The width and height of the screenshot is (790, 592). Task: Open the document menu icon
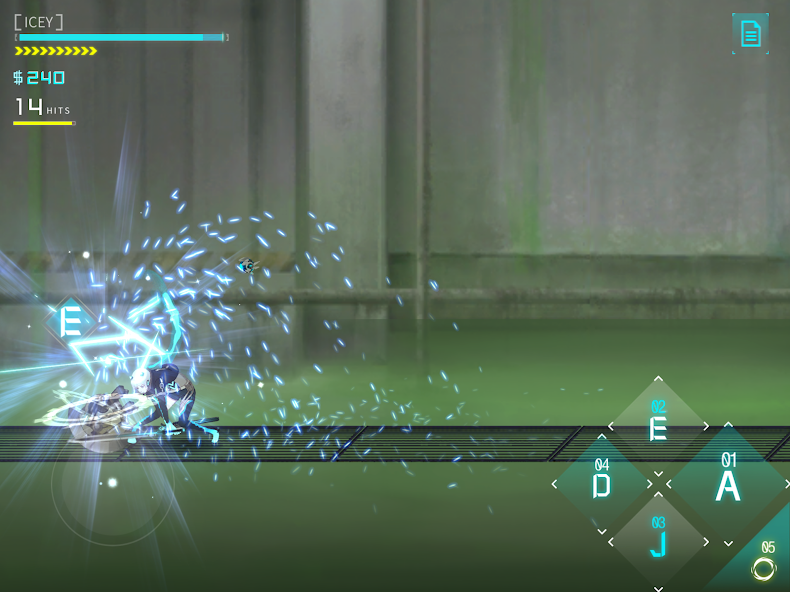pos(750,34)
